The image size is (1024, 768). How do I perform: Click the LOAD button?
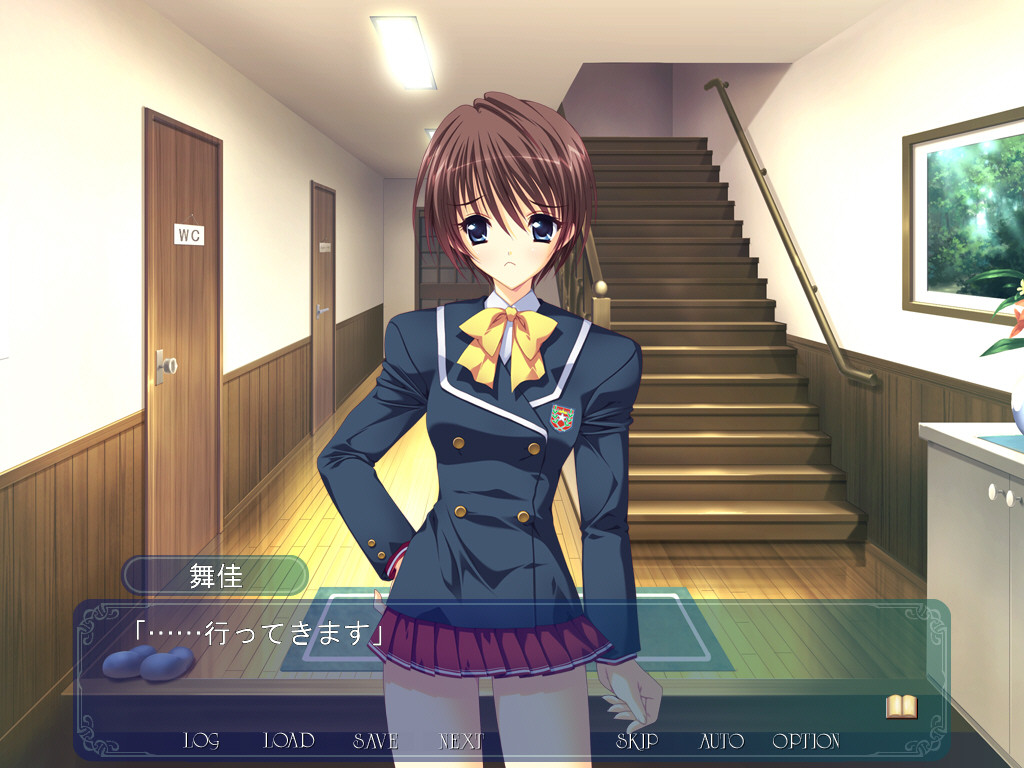pos(288,741)
